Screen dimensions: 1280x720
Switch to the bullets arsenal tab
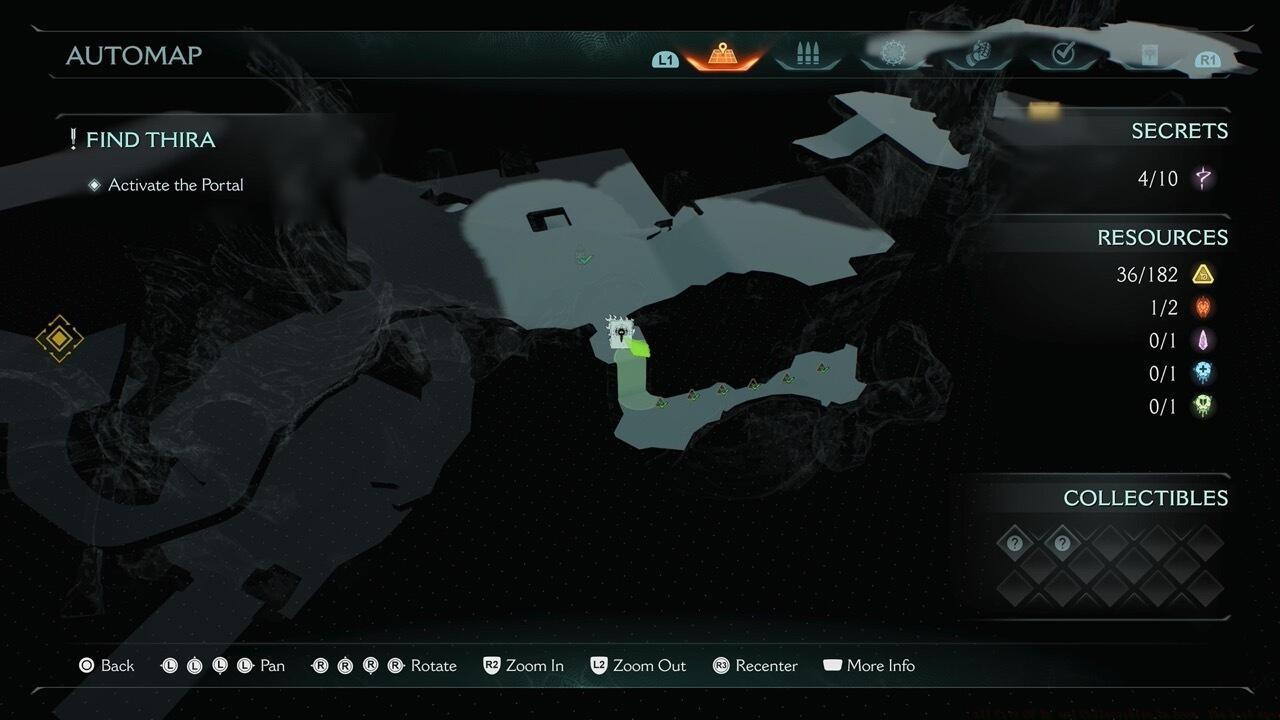click(808, 55)
